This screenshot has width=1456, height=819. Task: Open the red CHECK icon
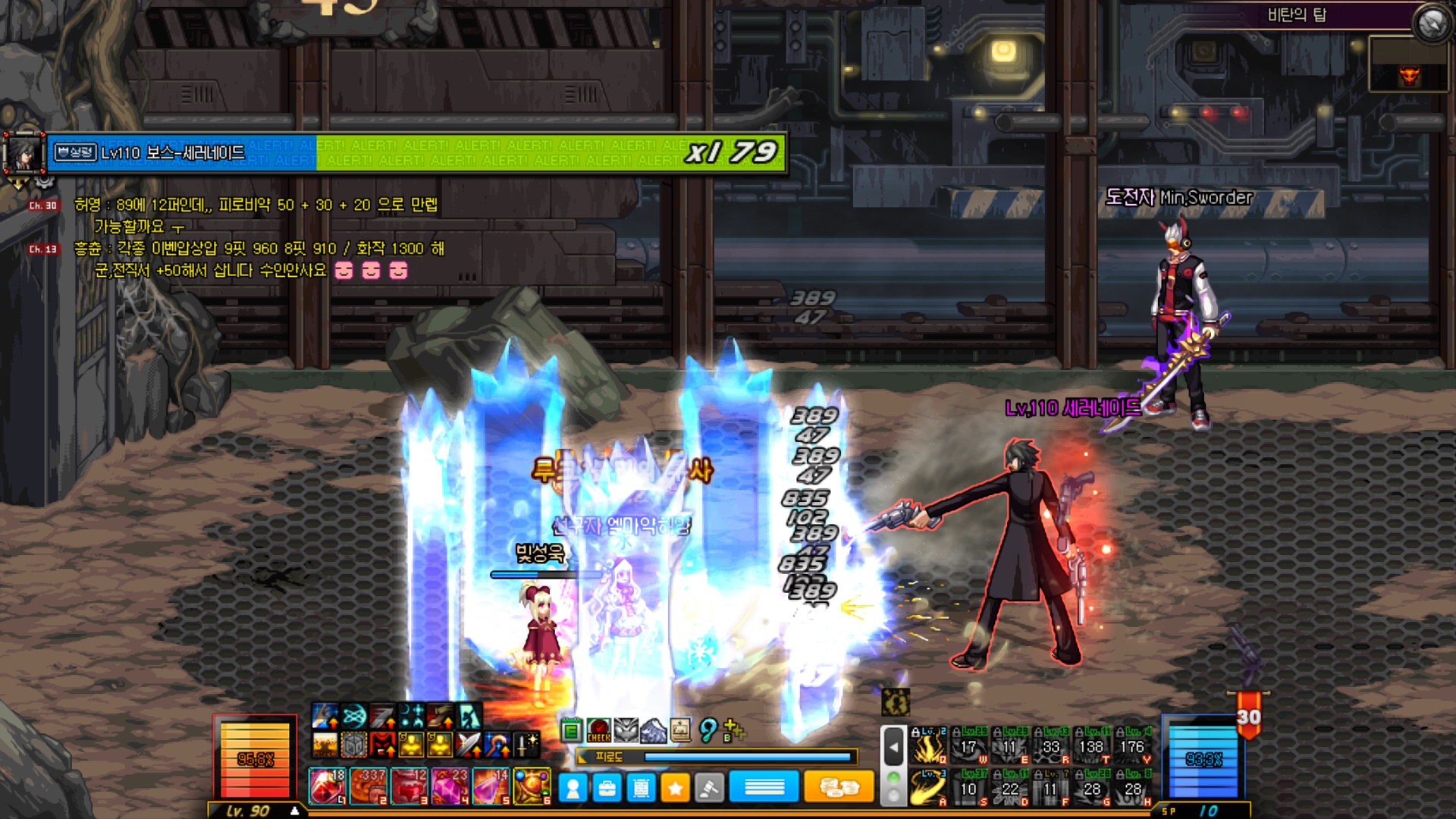pos(598,731)
